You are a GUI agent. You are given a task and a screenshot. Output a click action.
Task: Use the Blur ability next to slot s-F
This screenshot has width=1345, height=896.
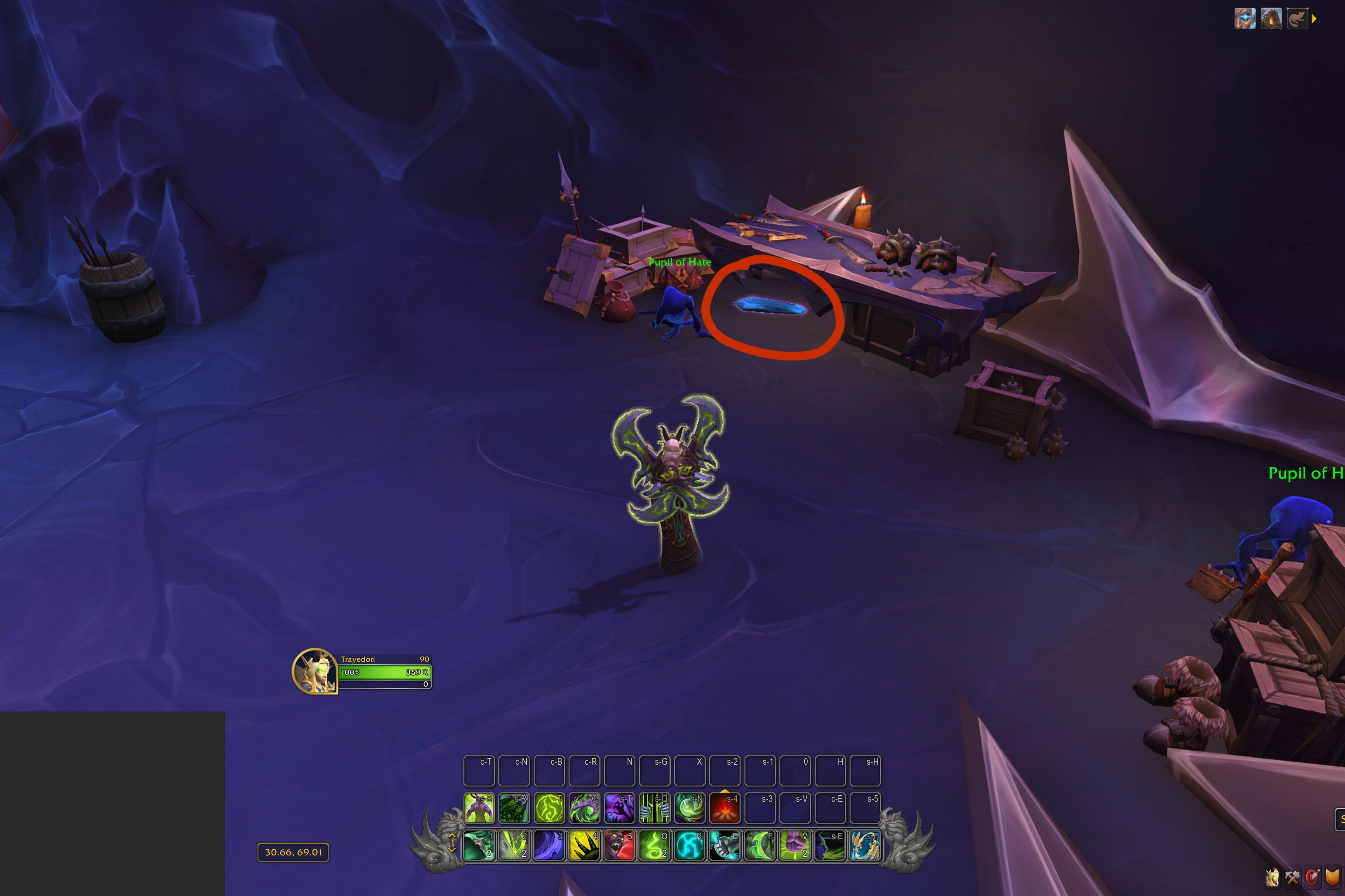coord(830,845)
